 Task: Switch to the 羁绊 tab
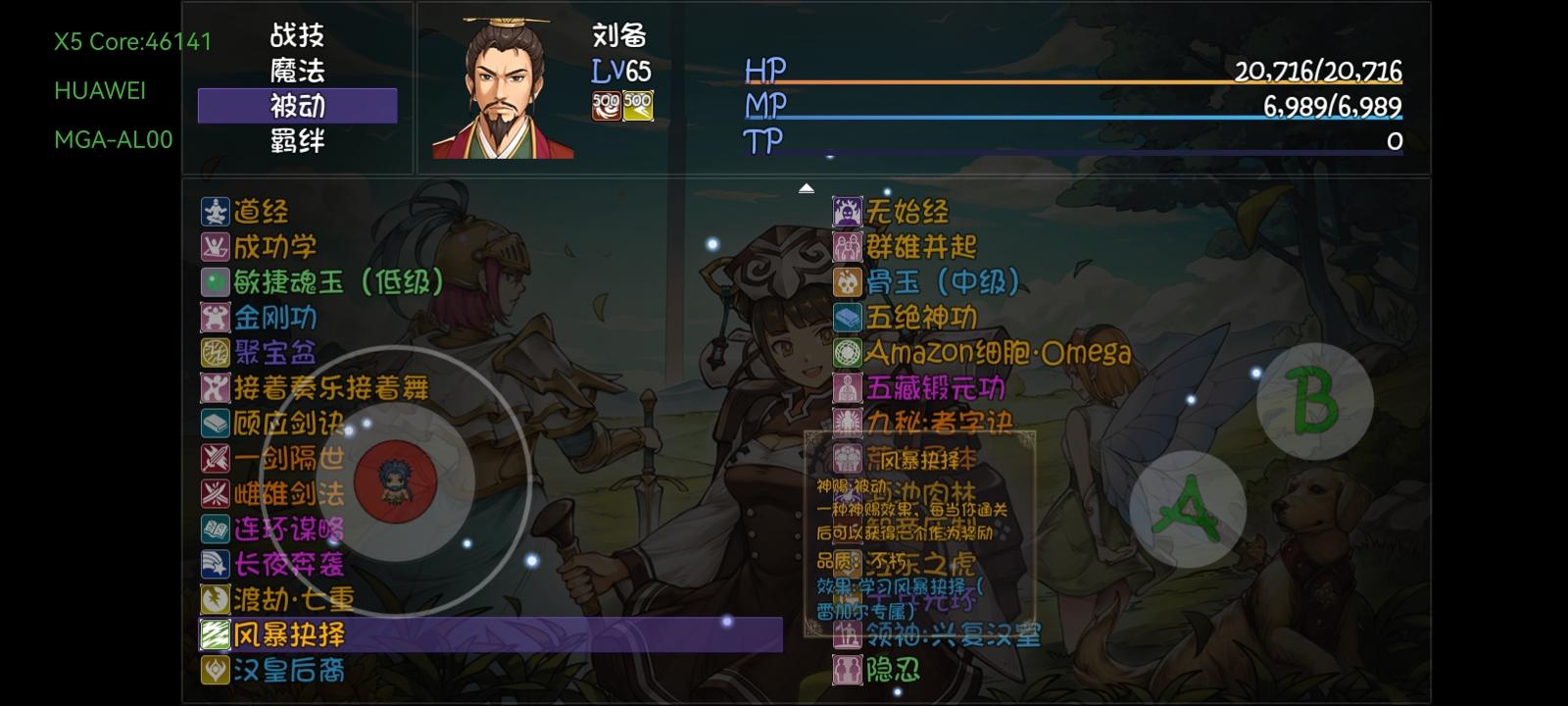pyautogui.click(x=297, y=141)
